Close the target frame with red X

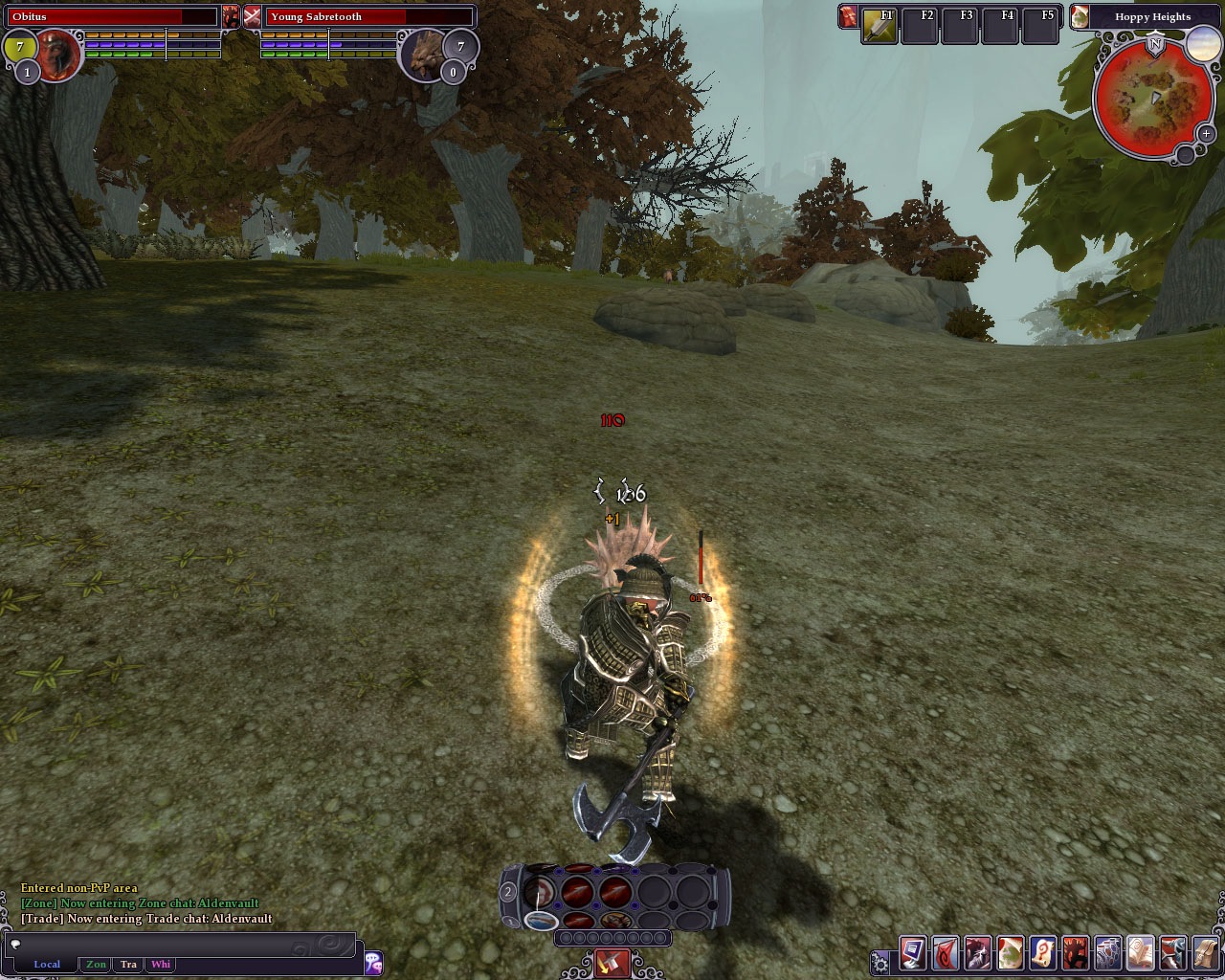click(x=252, y=16)
